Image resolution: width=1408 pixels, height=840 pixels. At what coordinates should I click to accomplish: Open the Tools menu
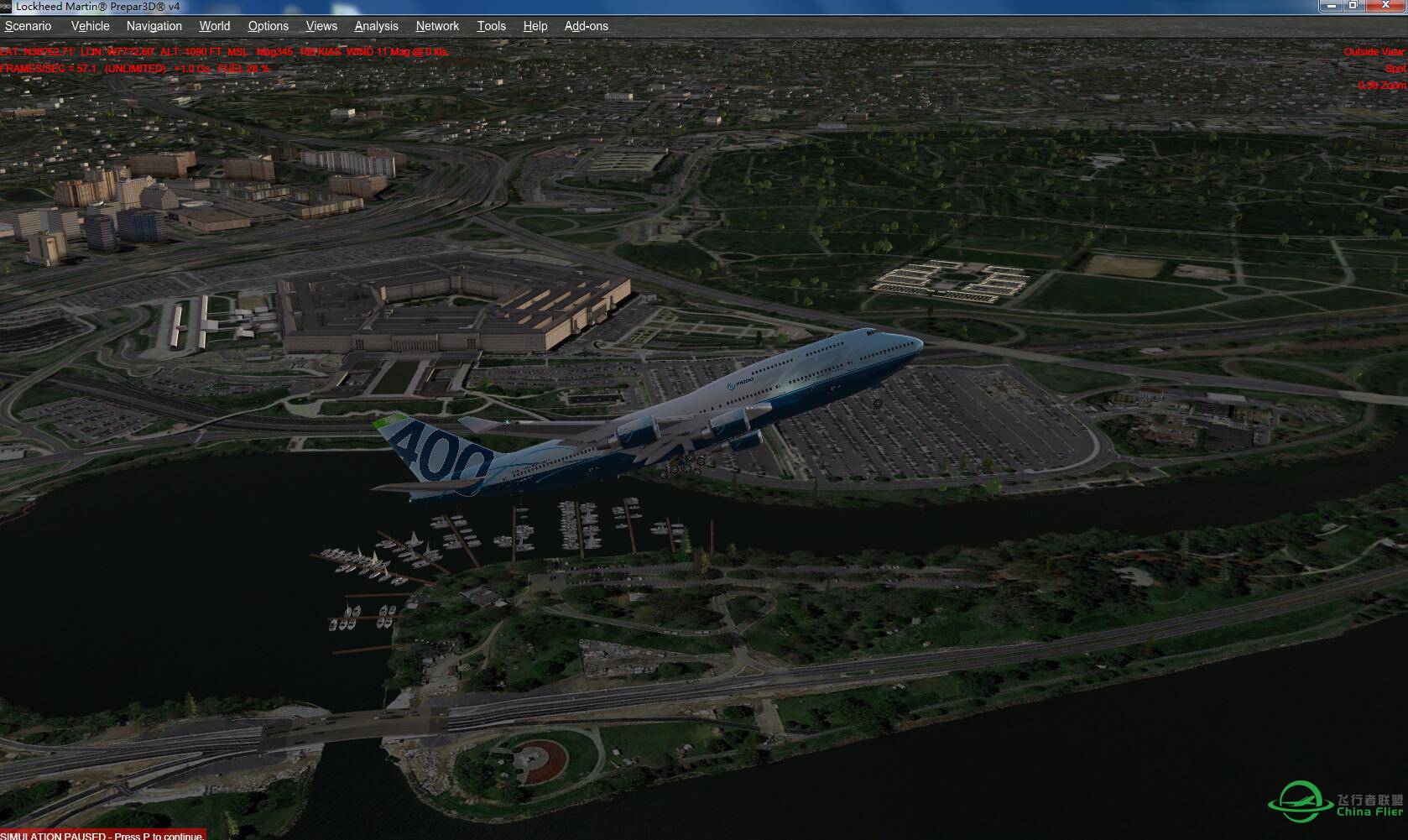click(x=491, y=26)
